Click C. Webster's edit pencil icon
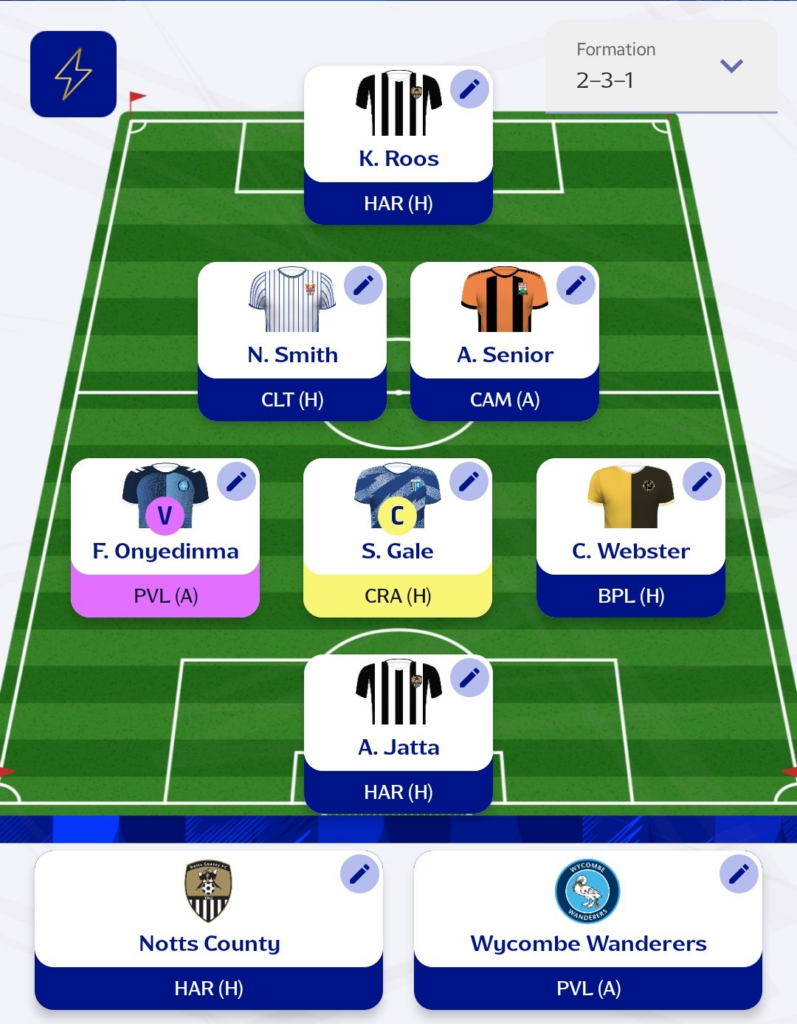The height and width of the screenshot is (1024, 797). (x=701, y=481)
